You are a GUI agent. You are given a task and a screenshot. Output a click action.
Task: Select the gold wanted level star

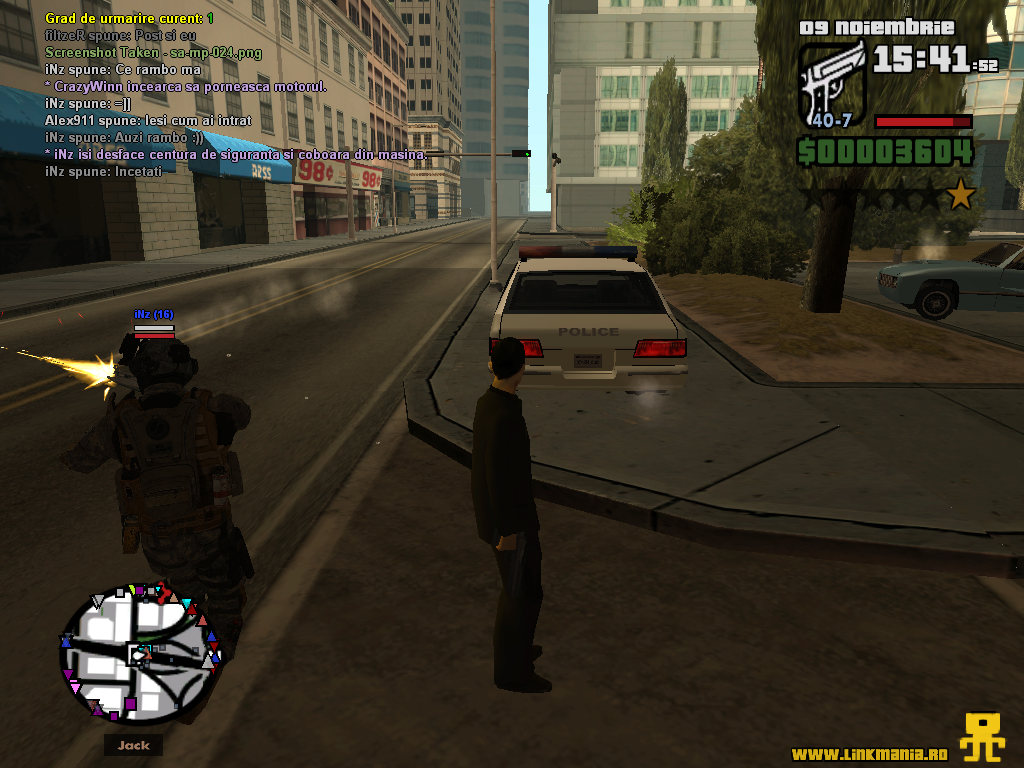click(x=961, y=193)
